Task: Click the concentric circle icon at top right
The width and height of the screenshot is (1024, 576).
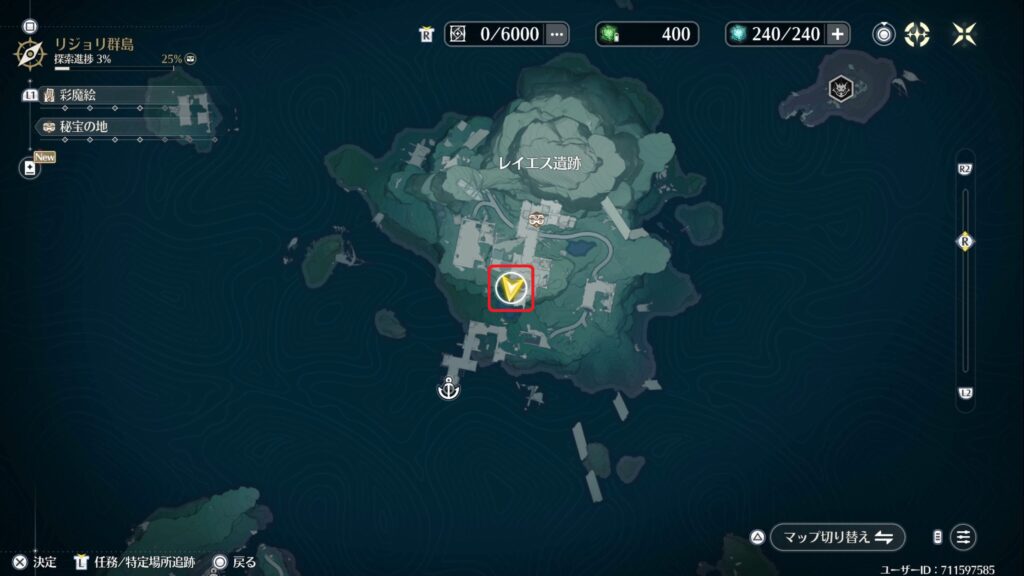Action: [x=884, y=34]
